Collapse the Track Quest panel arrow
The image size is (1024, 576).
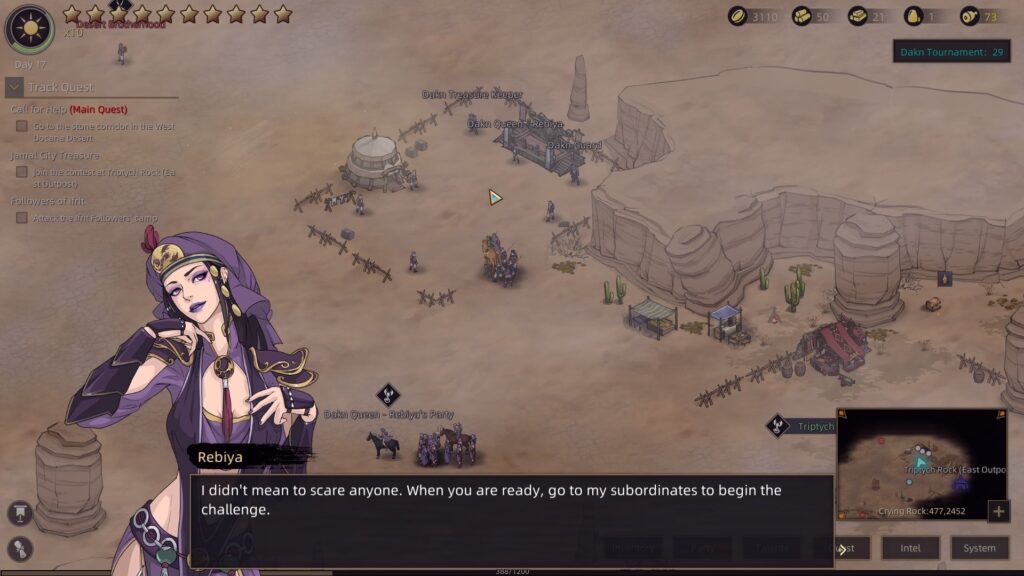click(x=14, y=87)
